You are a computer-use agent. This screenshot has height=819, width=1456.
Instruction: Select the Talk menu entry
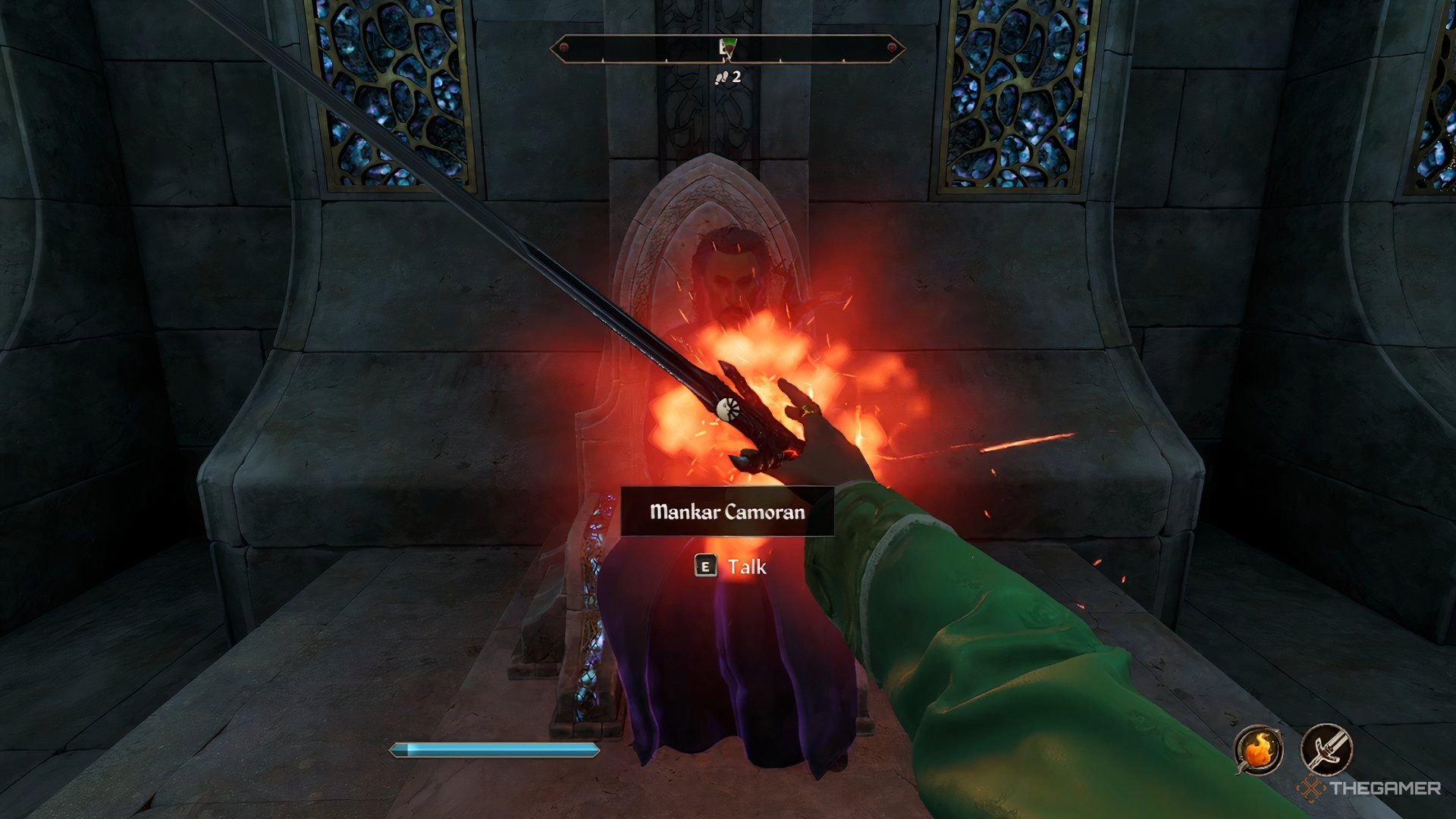coord(747,566)
